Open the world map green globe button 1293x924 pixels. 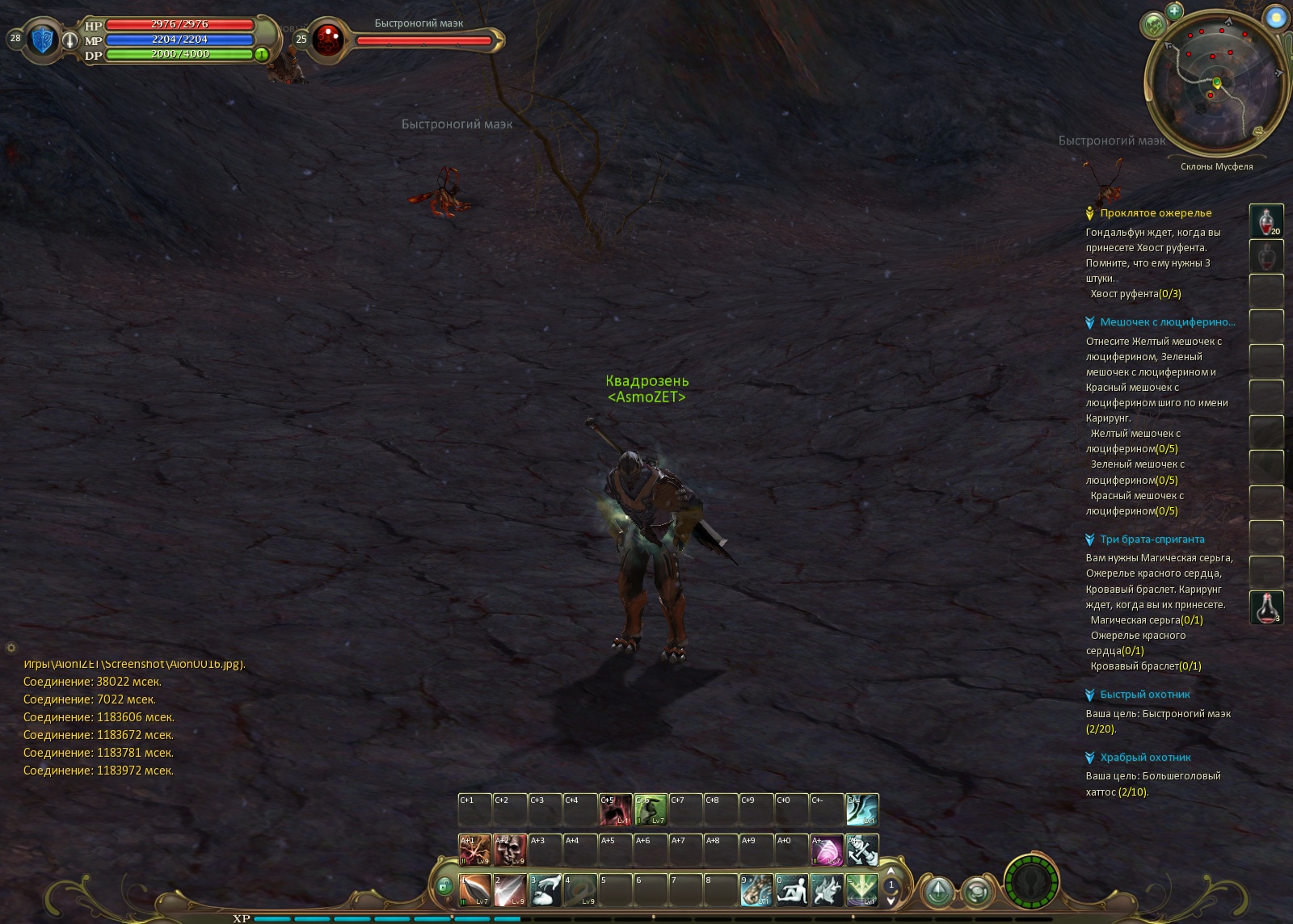1154,25
